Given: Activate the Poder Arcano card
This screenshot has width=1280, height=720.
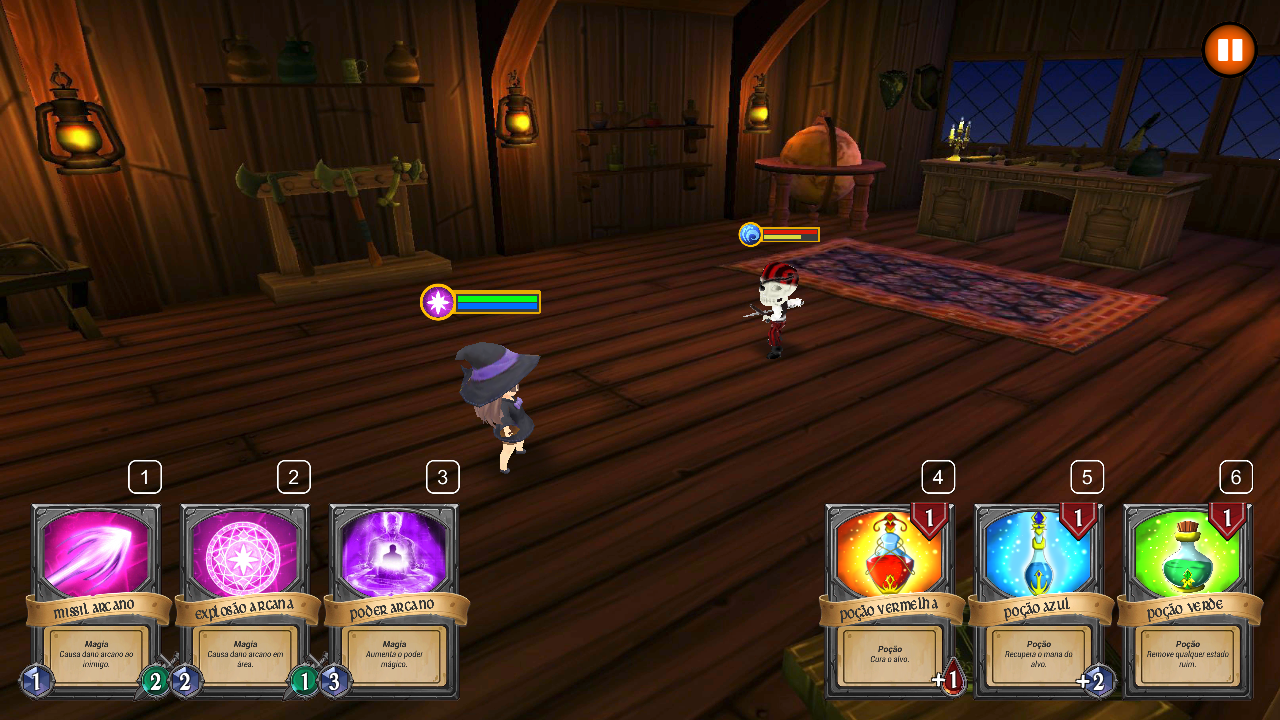Looking at the screenshot, I should (394, 600).
